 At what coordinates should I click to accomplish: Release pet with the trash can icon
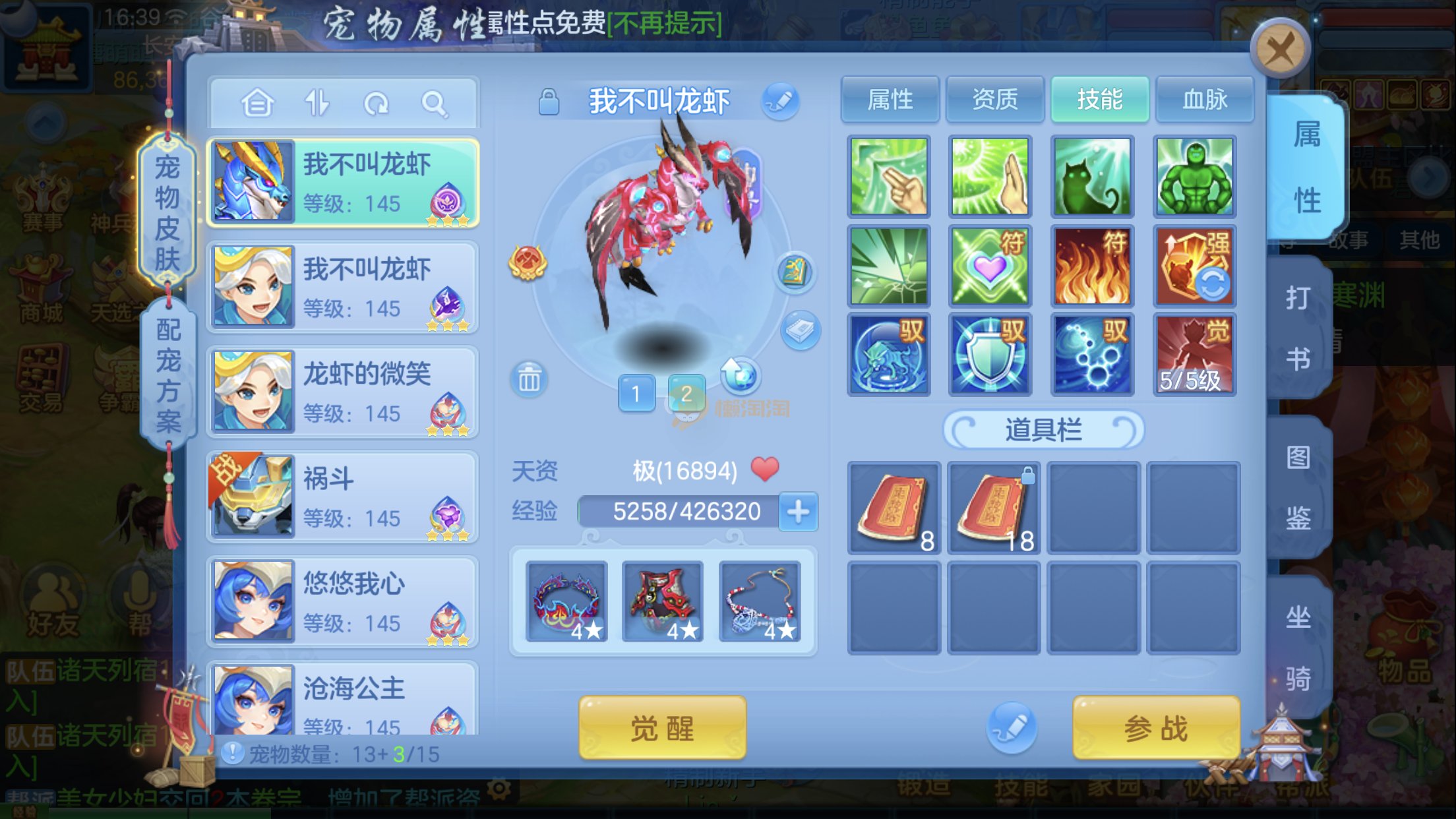click(x=529, y=379)
